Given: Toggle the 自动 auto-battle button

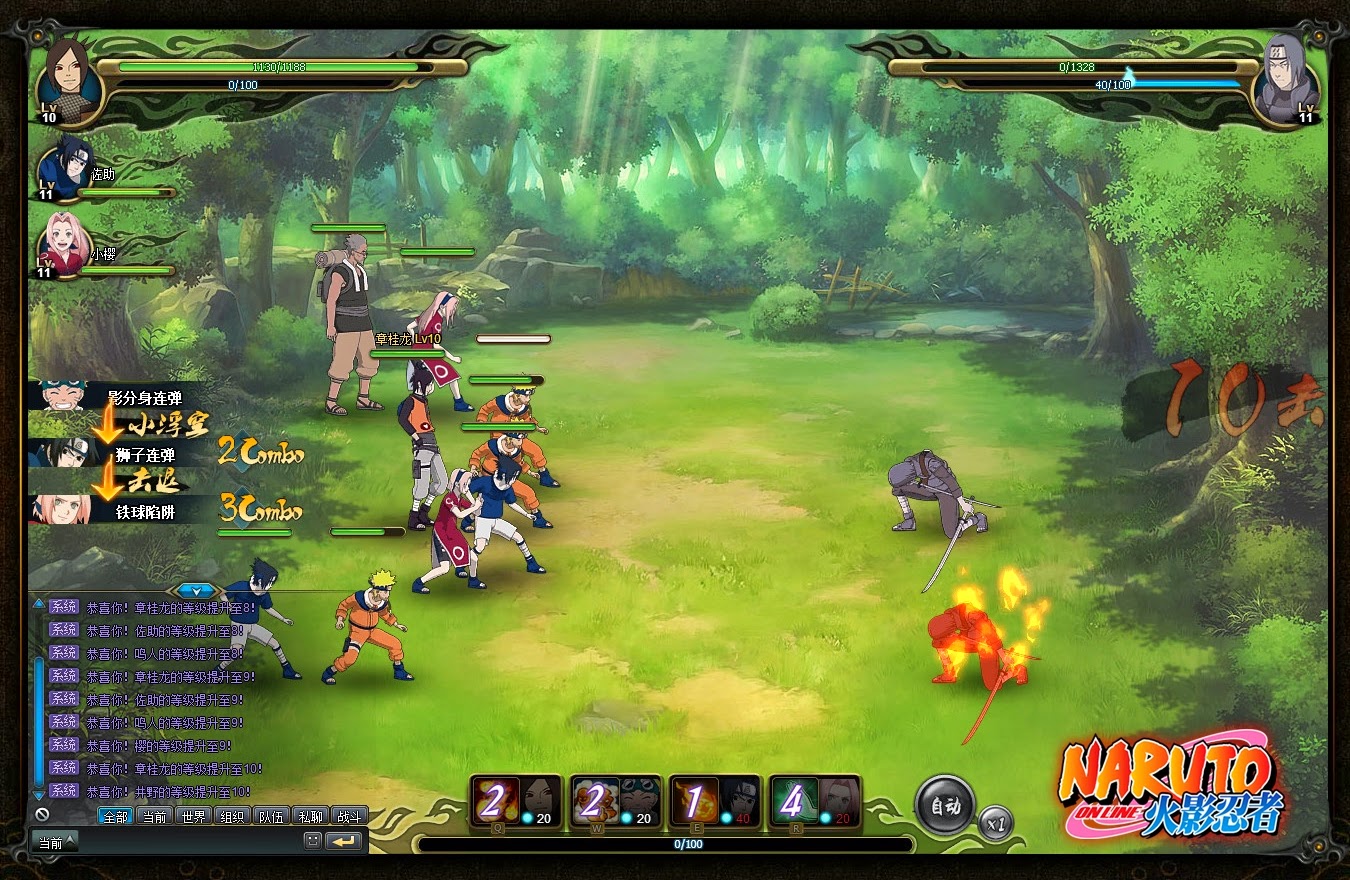Looking at the screenshot, I should click(944, 806).
